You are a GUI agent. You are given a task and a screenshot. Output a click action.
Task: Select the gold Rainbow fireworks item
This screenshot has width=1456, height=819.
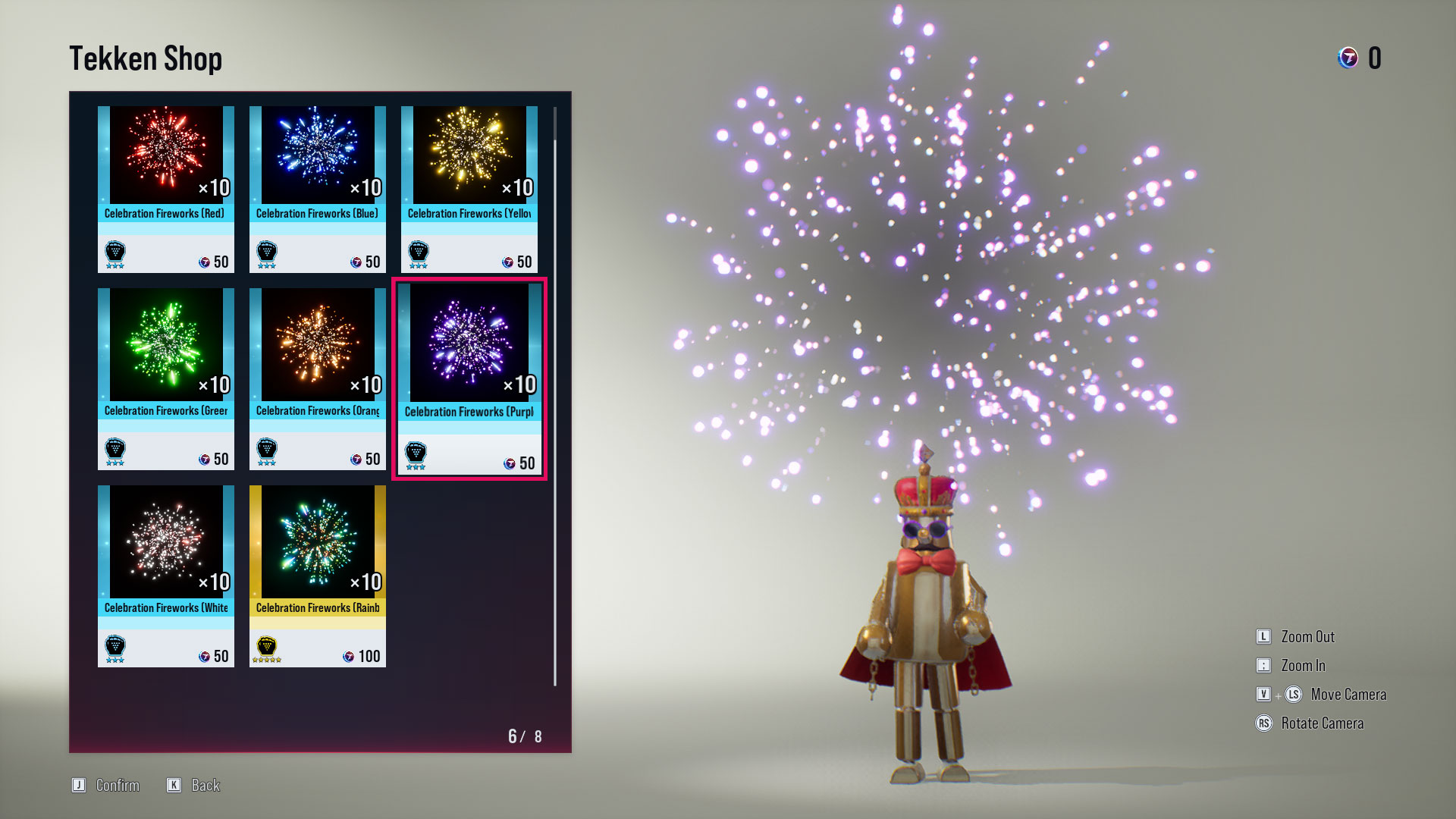317,574
